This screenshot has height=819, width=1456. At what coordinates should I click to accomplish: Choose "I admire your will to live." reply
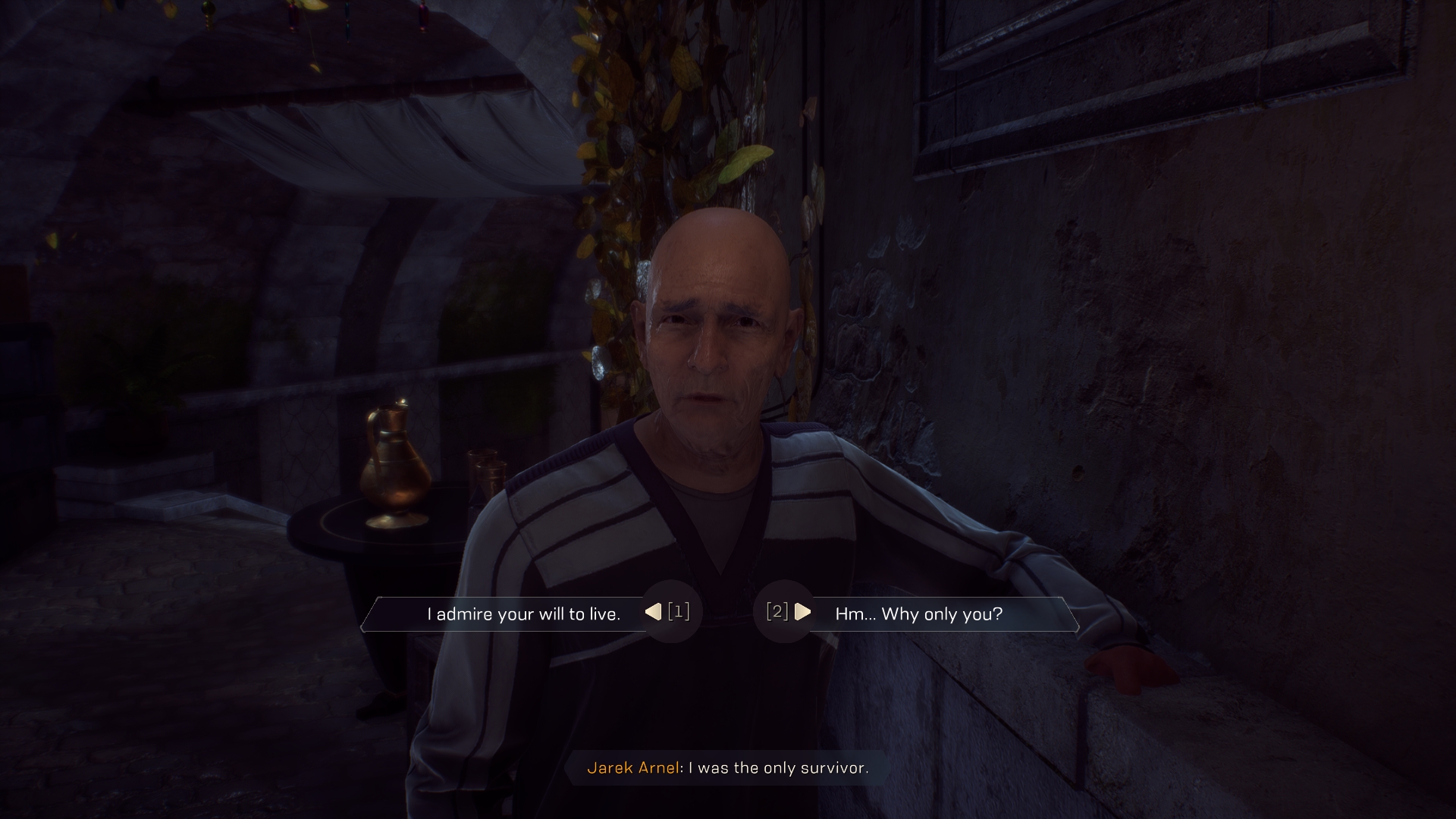523,613
